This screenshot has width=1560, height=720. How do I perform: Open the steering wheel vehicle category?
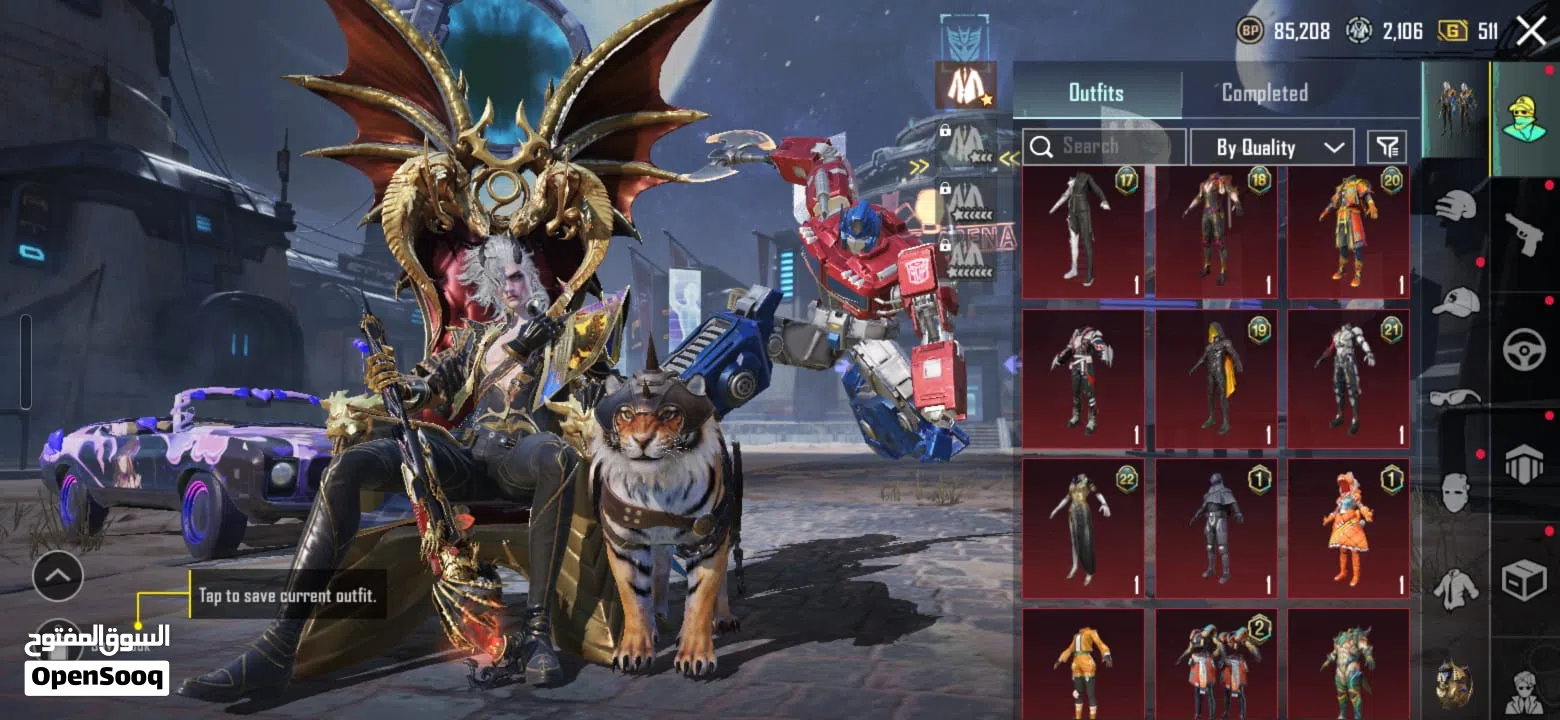(x=1524, y=350)
